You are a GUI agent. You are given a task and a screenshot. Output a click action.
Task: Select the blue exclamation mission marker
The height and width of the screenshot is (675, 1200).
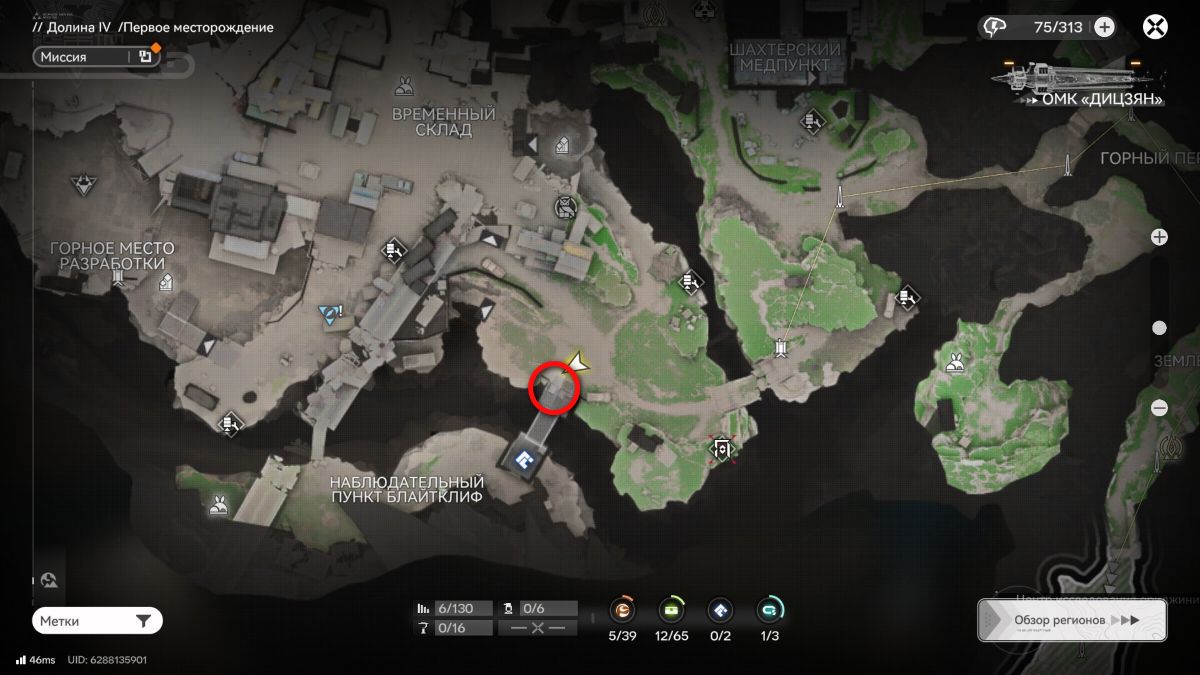tap(329, 314)
